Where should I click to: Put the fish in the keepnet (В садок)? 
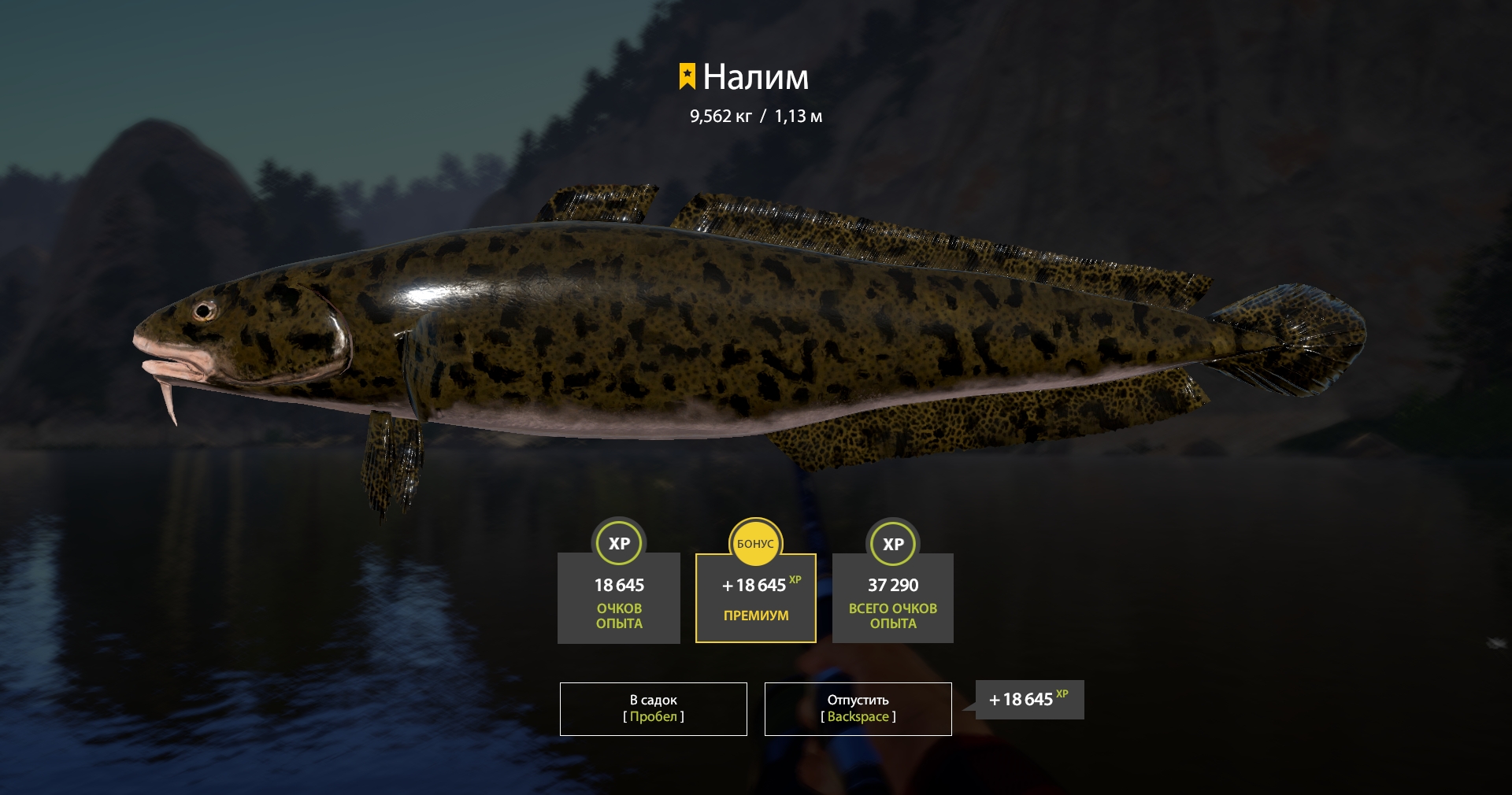point(653,708)
